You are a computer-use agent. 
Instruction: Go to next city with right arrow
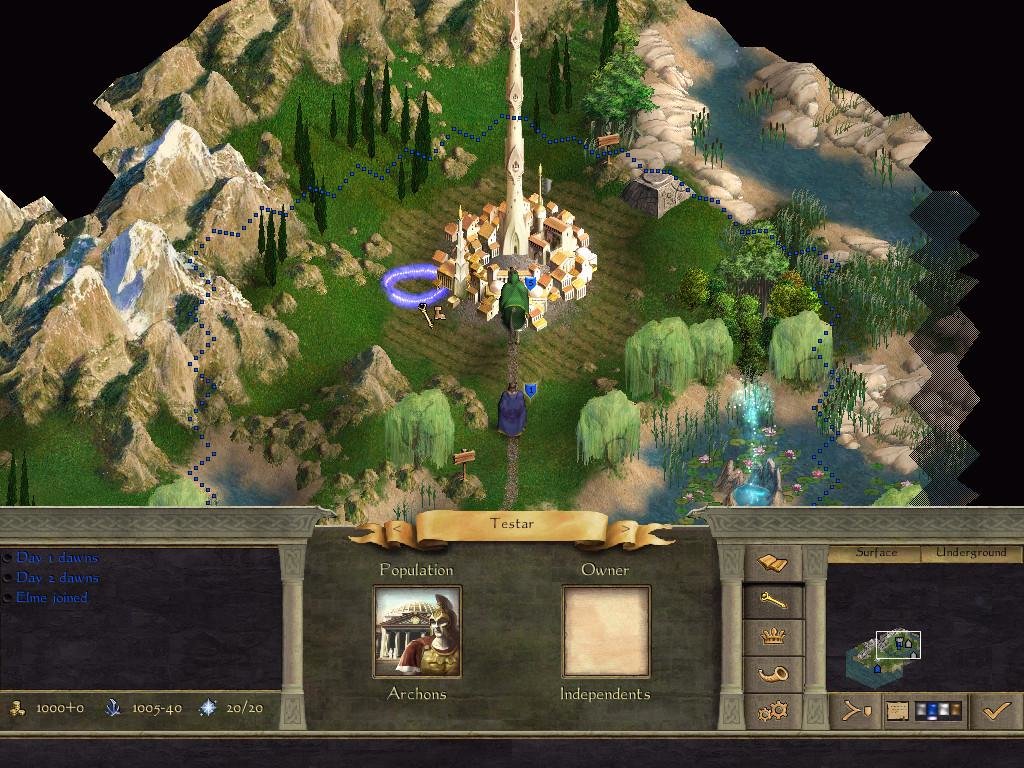click(627, 527)
